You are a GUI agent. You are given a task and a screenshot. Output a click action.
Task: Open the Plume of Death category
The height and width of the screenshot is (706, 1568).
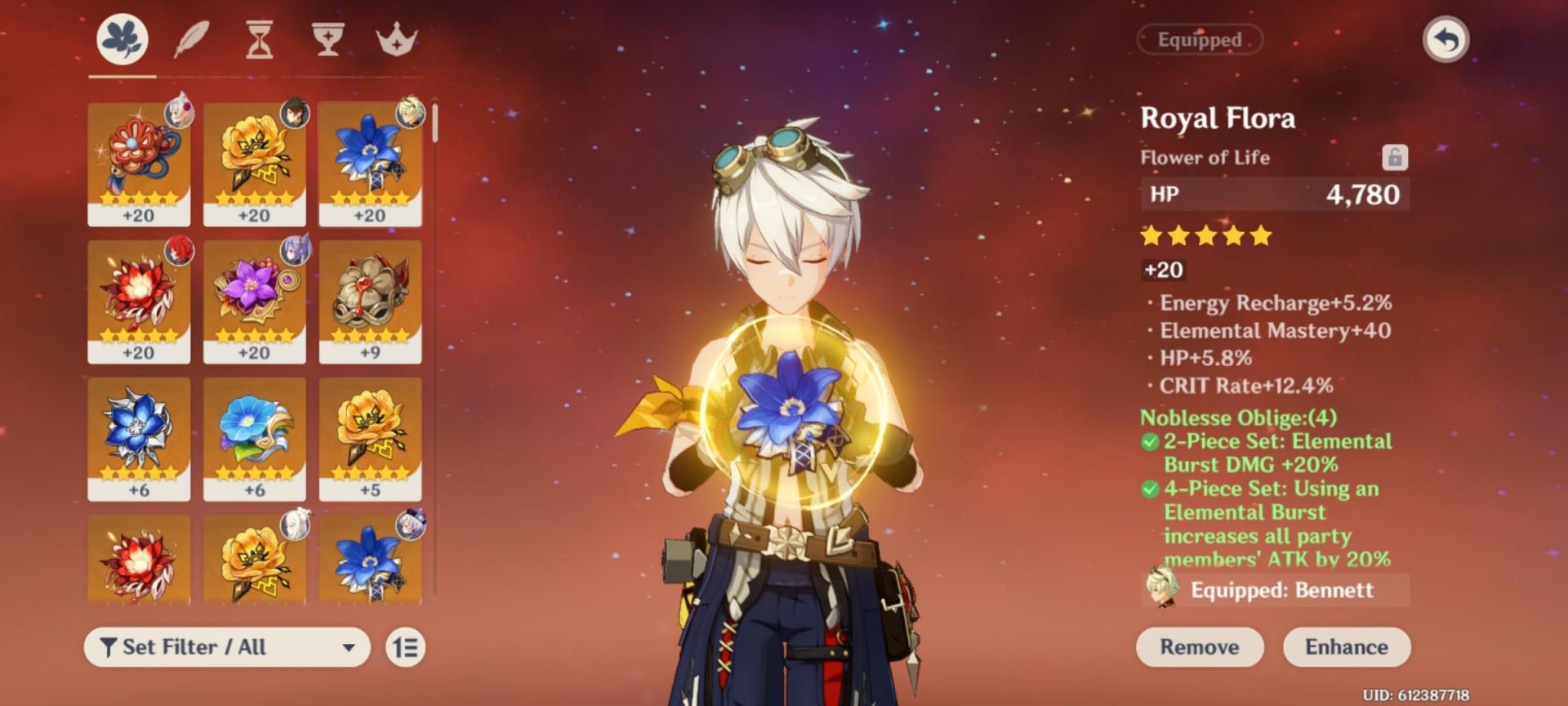click(x=190, y=39)
